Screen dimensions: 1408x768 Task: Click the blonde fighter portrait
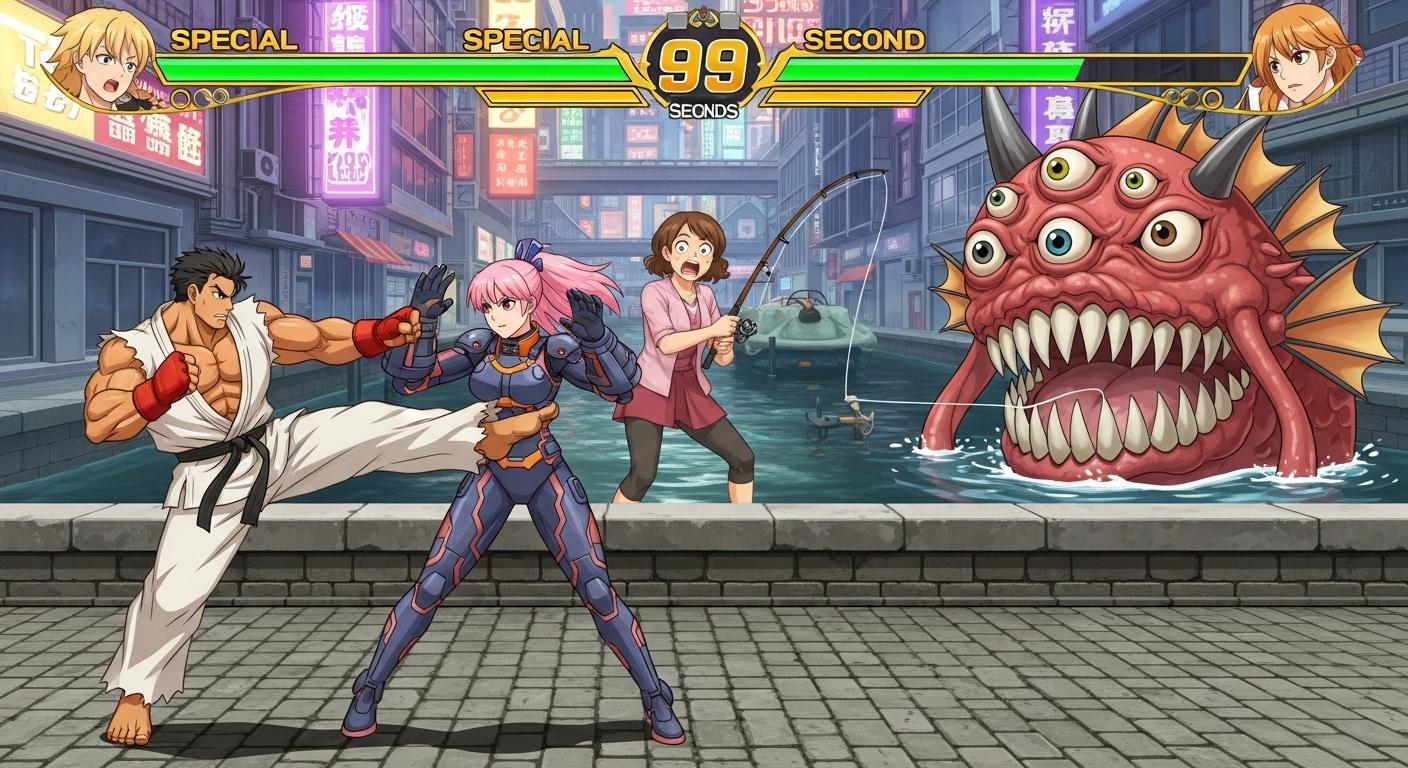coord(101,55)
